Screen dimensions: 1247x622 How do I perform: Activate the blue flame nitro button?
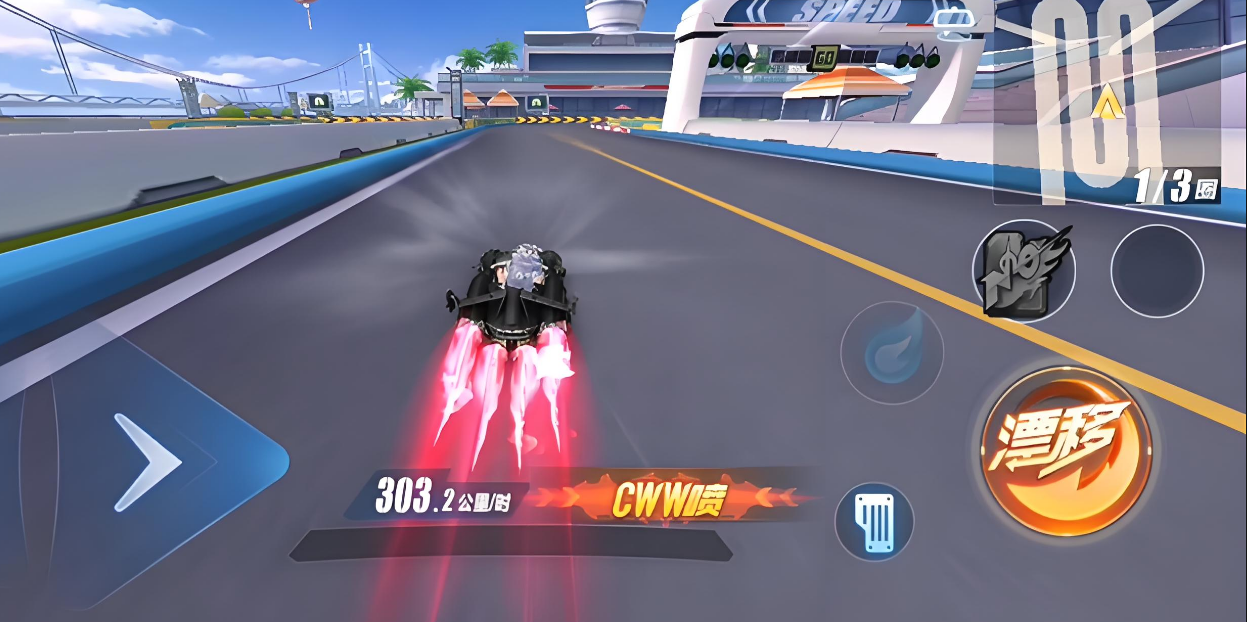(x=891, y=353)
